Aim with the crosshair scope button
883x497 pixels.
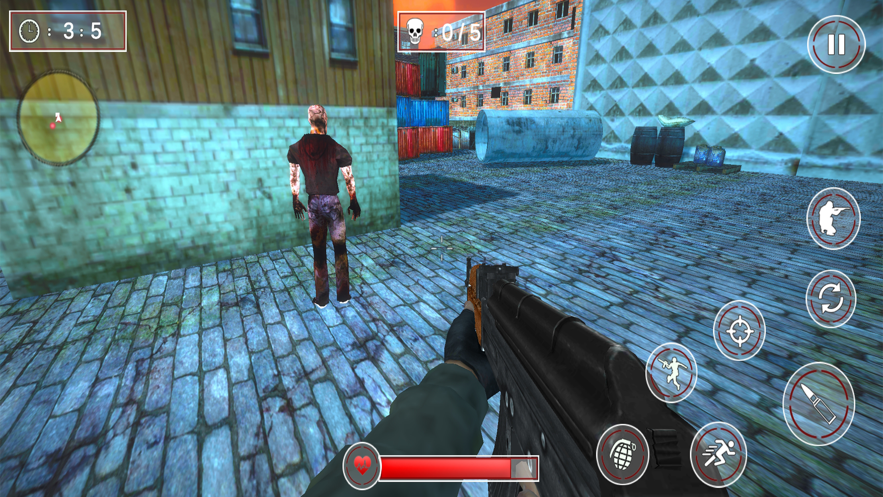click(739, 329)
